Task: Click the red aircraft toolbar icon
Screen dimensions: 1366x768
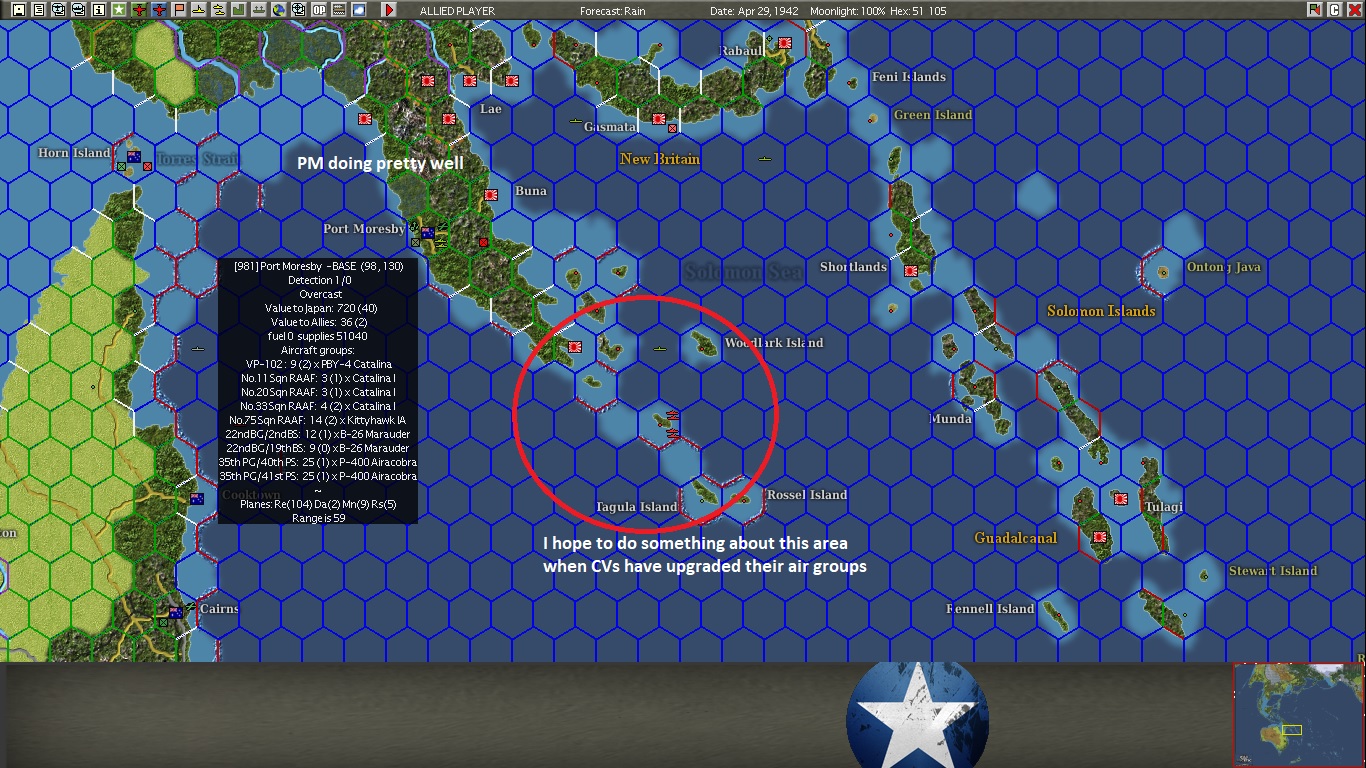Action: pyautogui.click(x=138, y=10)
